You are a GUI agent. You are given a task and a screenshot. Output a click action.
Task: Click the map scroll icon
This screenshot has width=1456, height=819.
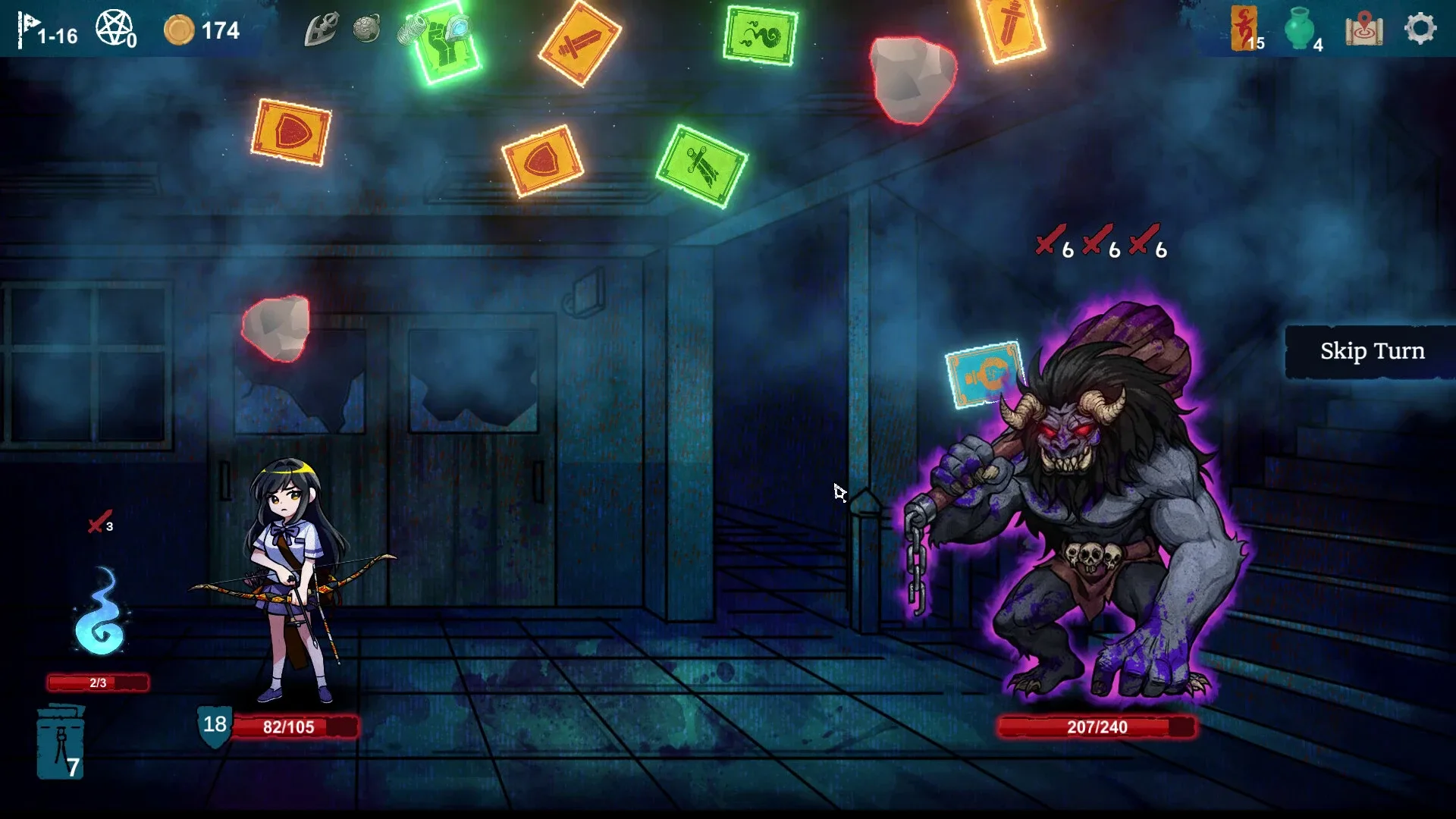coord(1365,30)
